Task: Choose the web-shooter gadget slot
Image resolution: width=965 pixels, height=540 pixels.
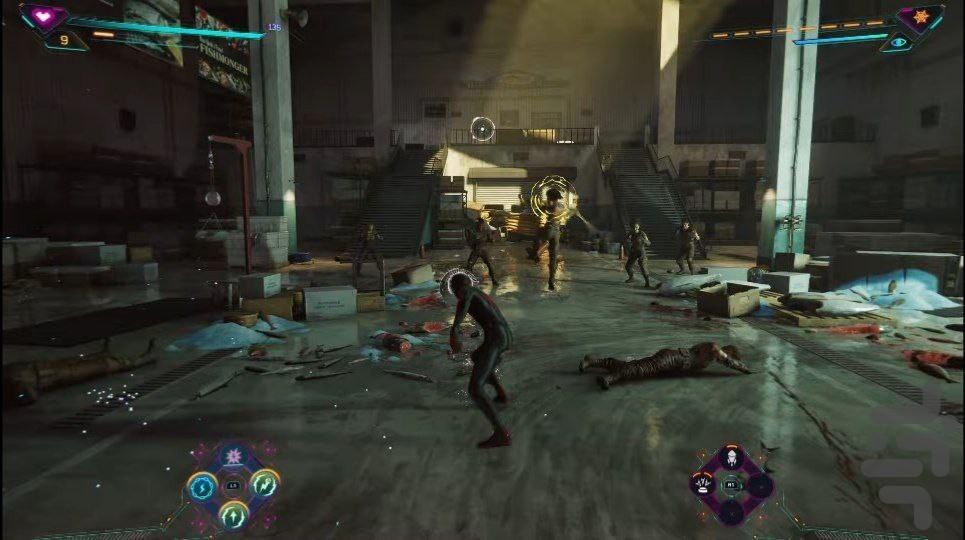Action: [730, 461]
